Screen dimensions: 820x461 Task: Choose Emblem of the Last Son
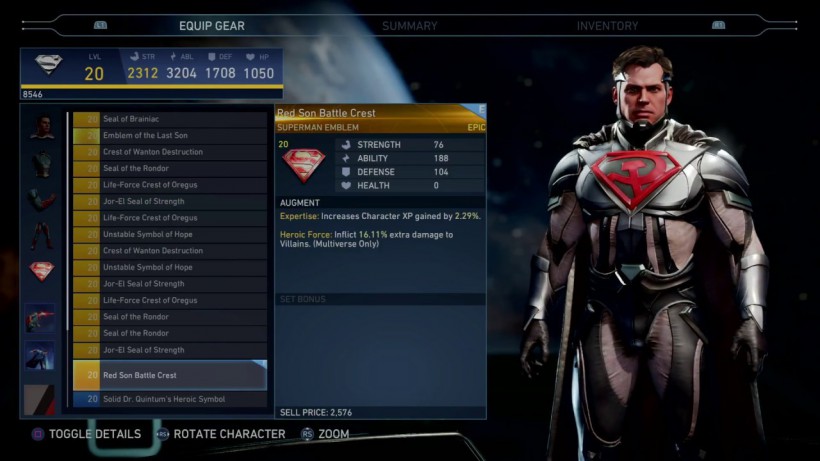(170, 136)
